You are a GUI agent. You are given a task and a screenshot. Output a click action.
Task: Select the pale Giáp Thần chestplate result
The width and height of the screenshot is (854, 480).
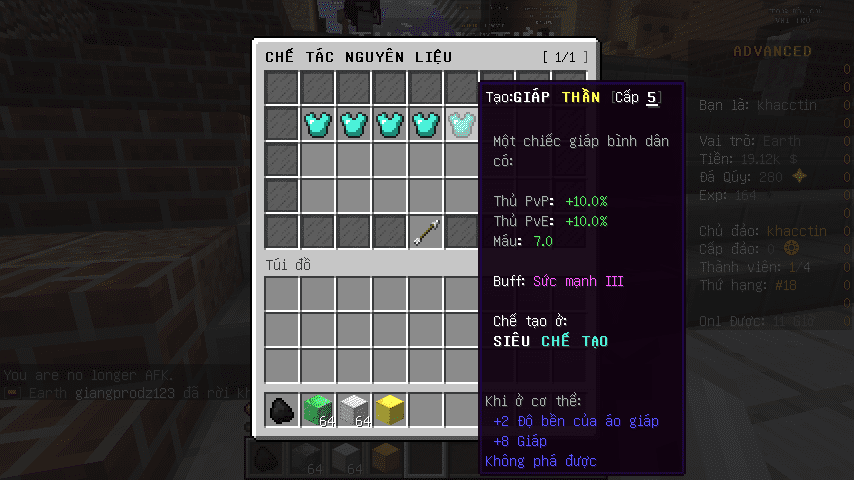pos(461,125)
